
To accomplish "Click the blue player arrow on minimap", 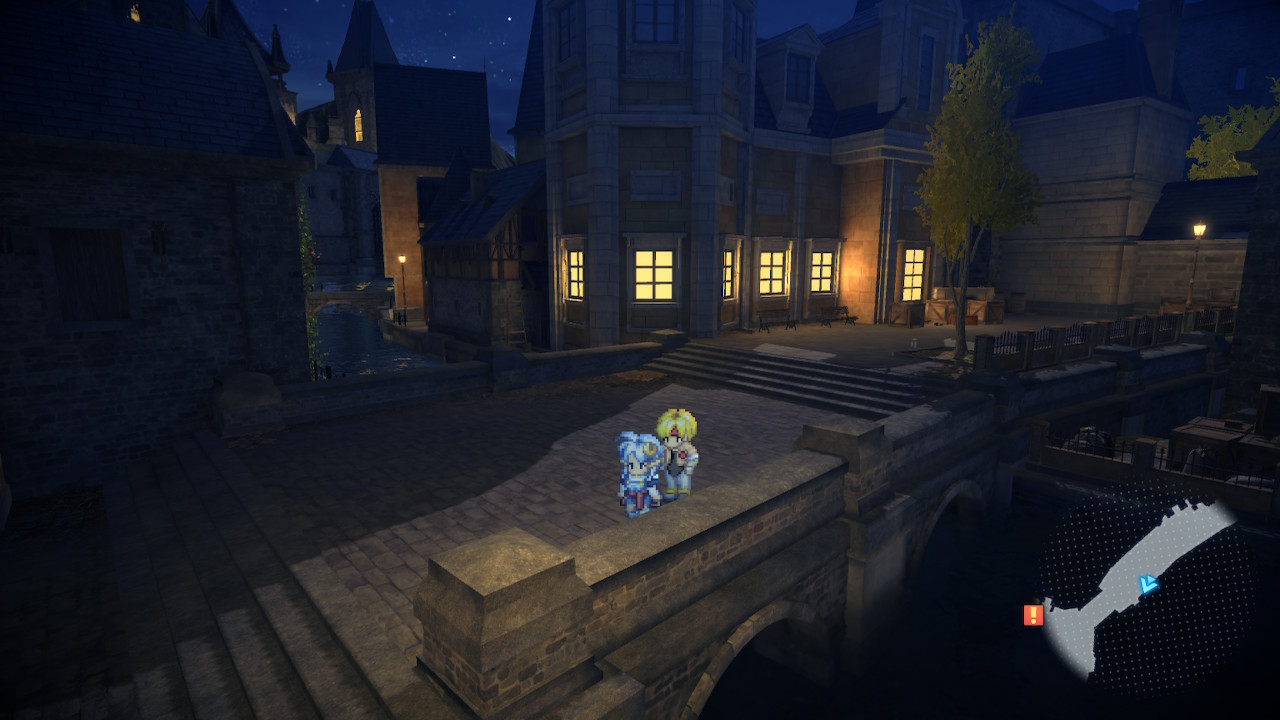I will pyautogui.click(x=1148, y=585).
